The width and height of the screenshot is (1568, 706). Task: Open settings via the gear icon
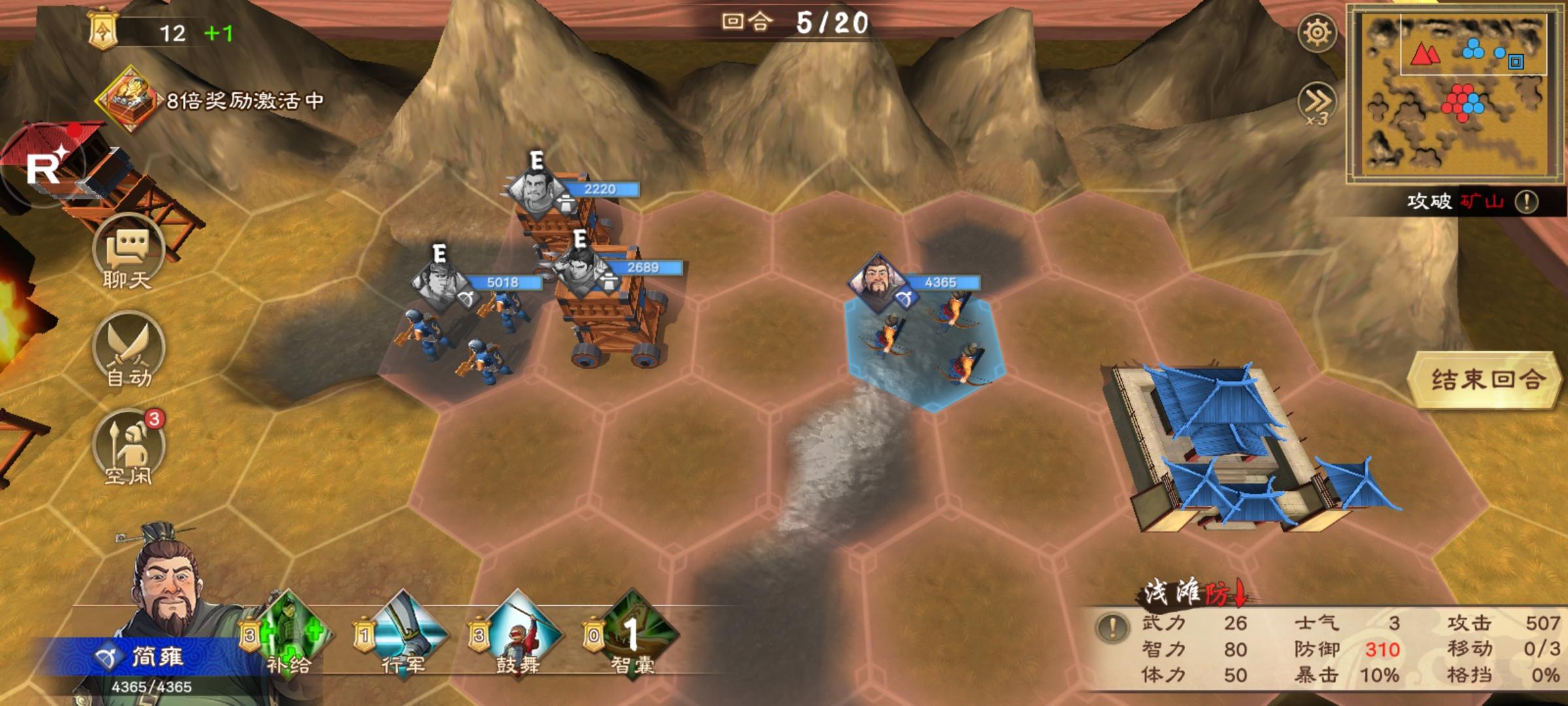[x=1316, y=33]
